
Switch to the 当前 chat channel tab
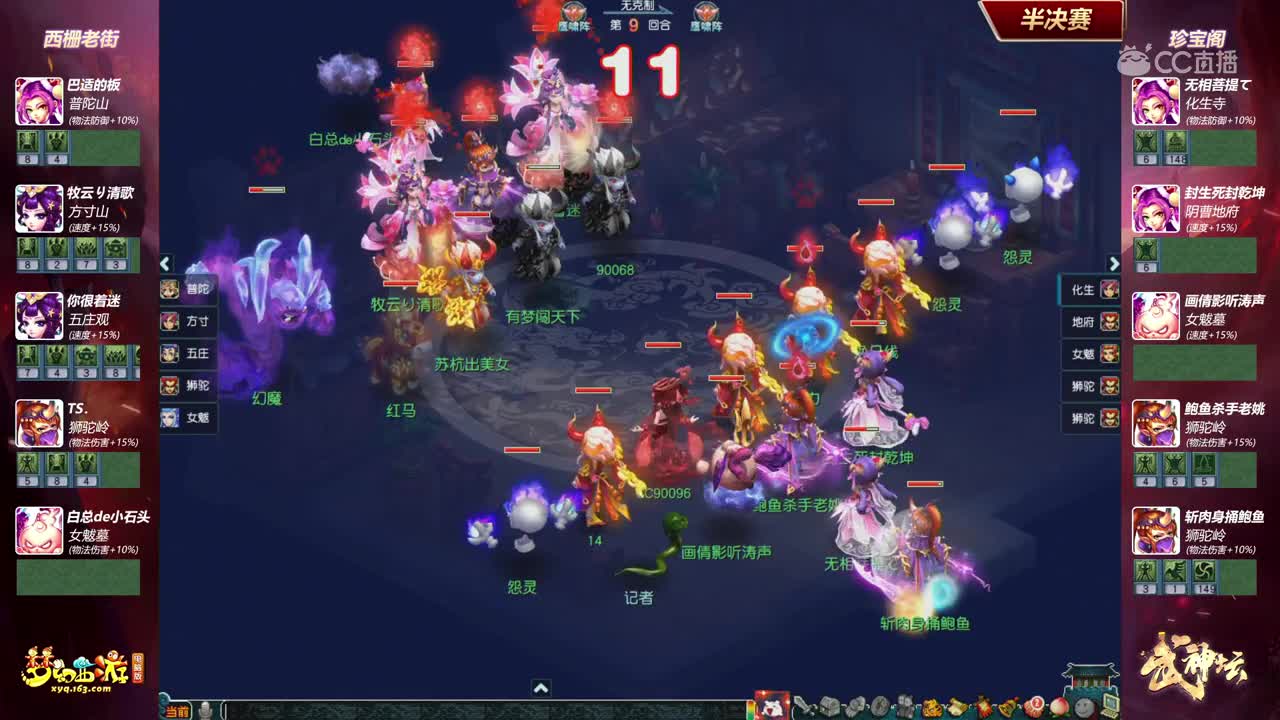pos(178,710)
